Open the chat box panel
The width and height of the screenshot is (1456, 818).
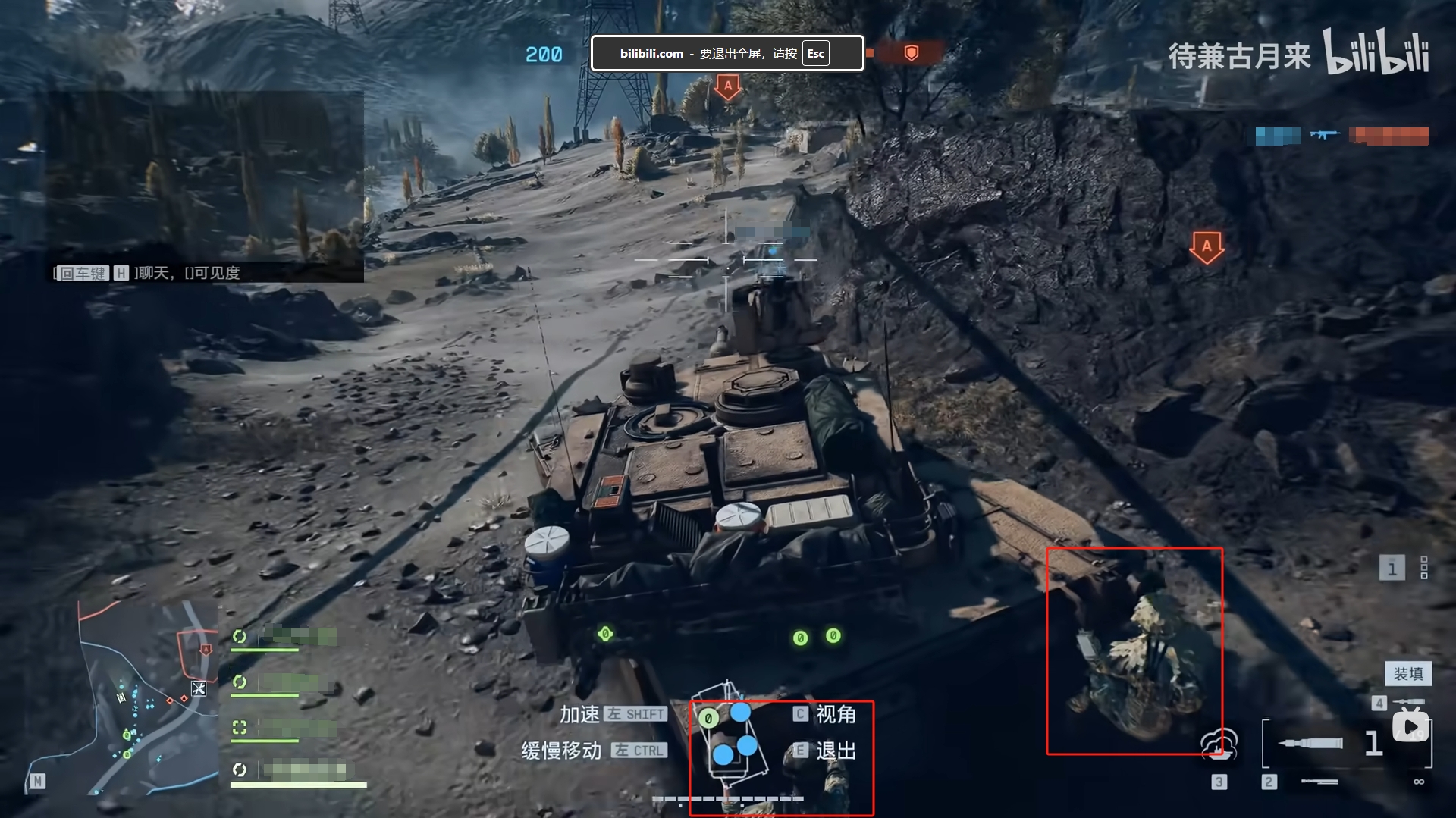coord(205,187)
